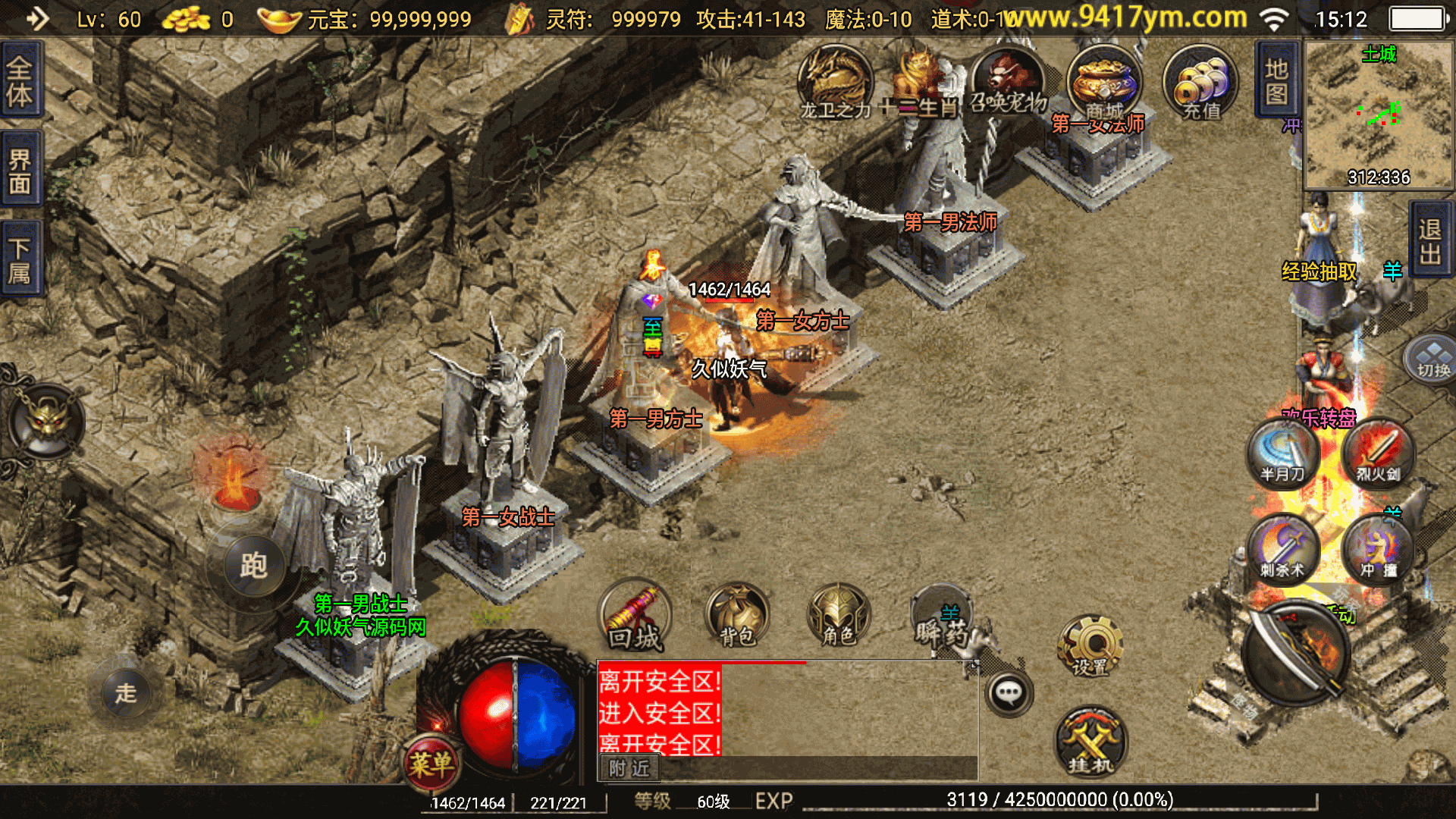Tap the 召唤宠物 summon pet icon
The height and width of the screenshot is (819, 1456).
[x=1009, y=82]
